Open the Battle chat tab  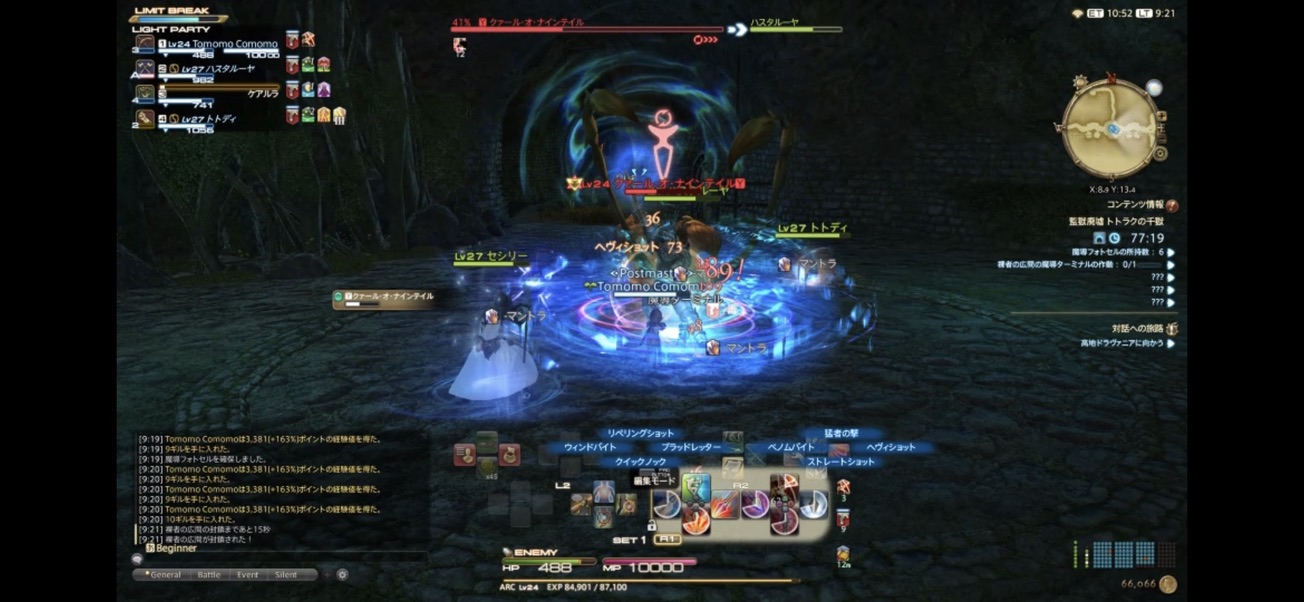tap(209, 575)
